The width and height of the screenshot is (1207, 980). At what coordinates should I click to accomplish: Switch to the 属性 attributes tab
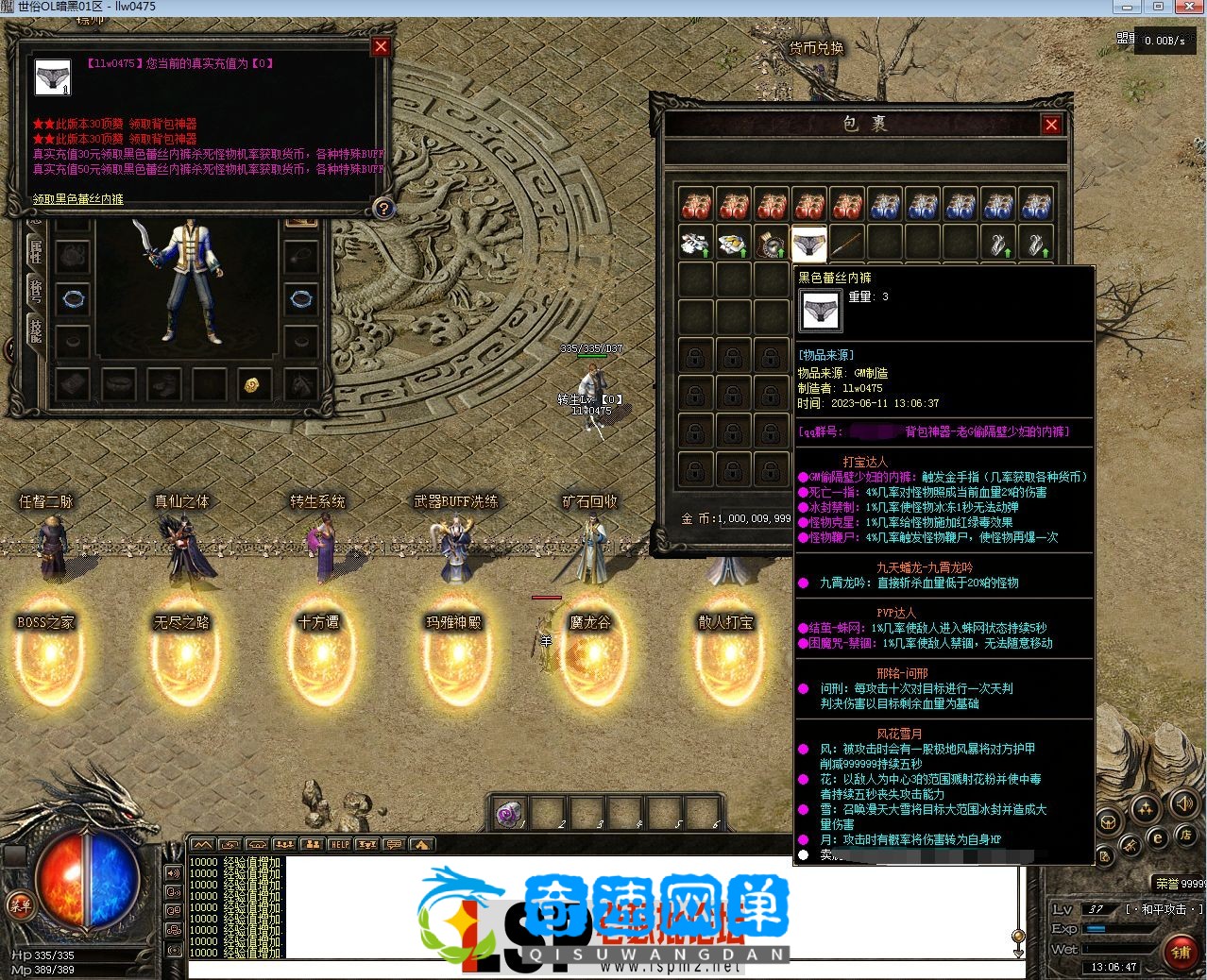pos(36,249)
